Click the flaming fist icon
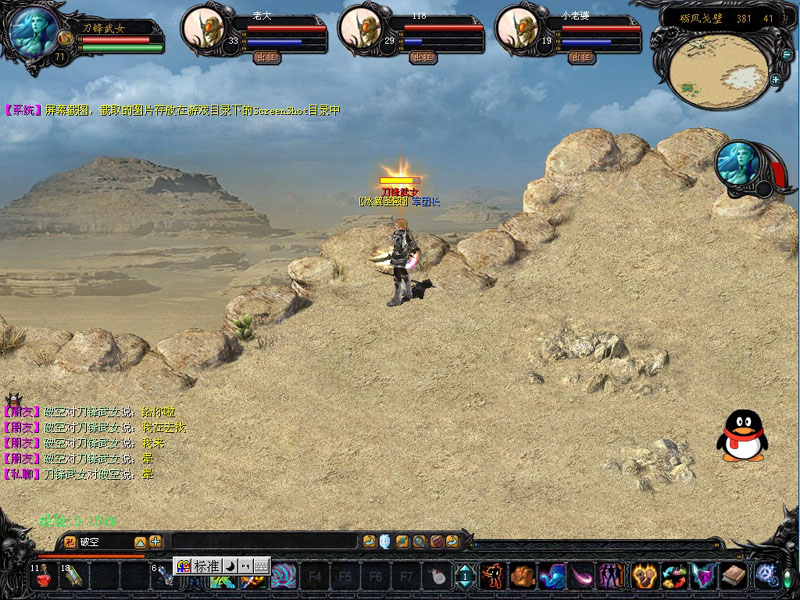 click(641, 575)
